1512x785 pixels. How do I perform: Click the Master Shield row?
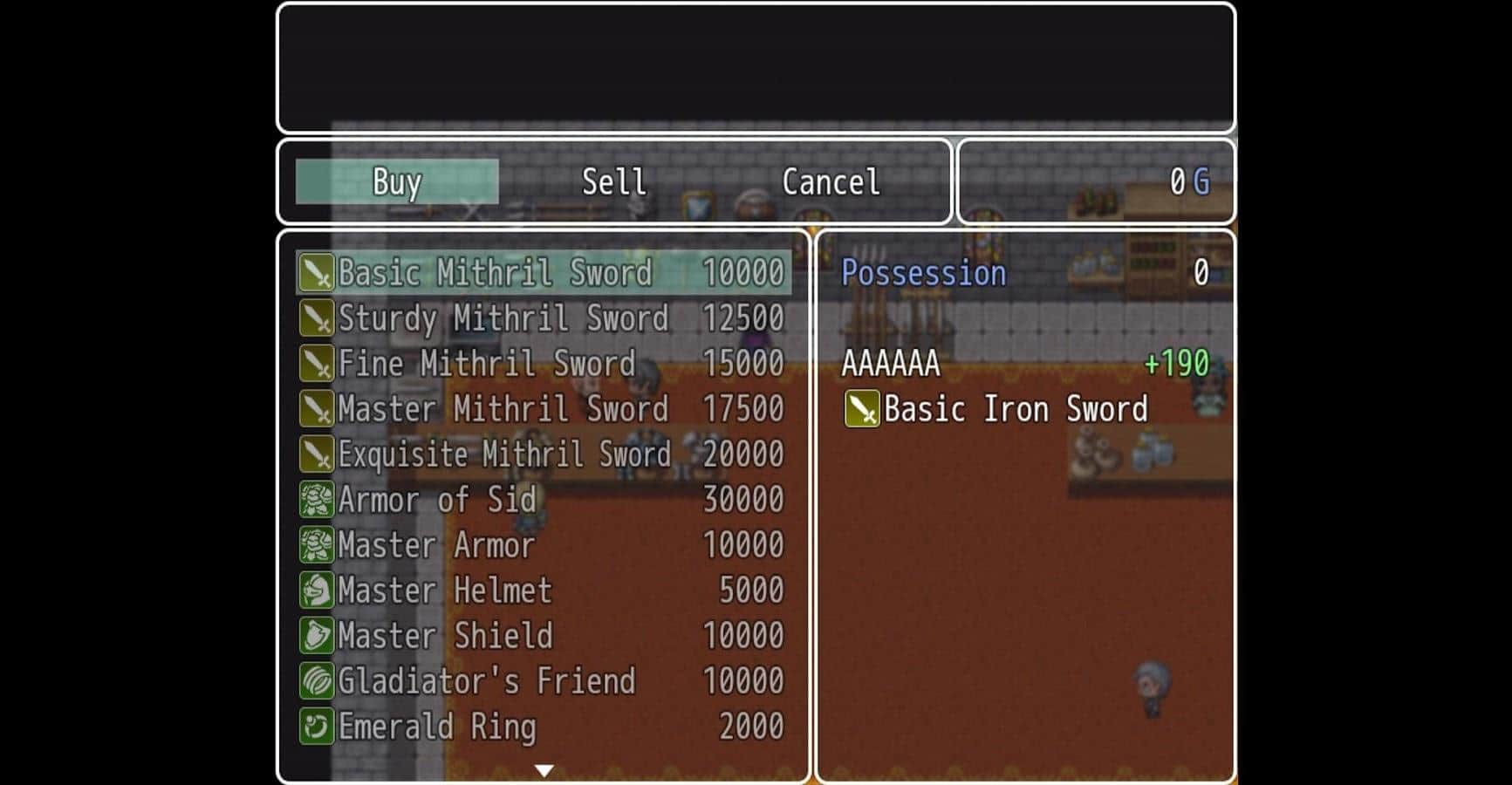(543, 636)
